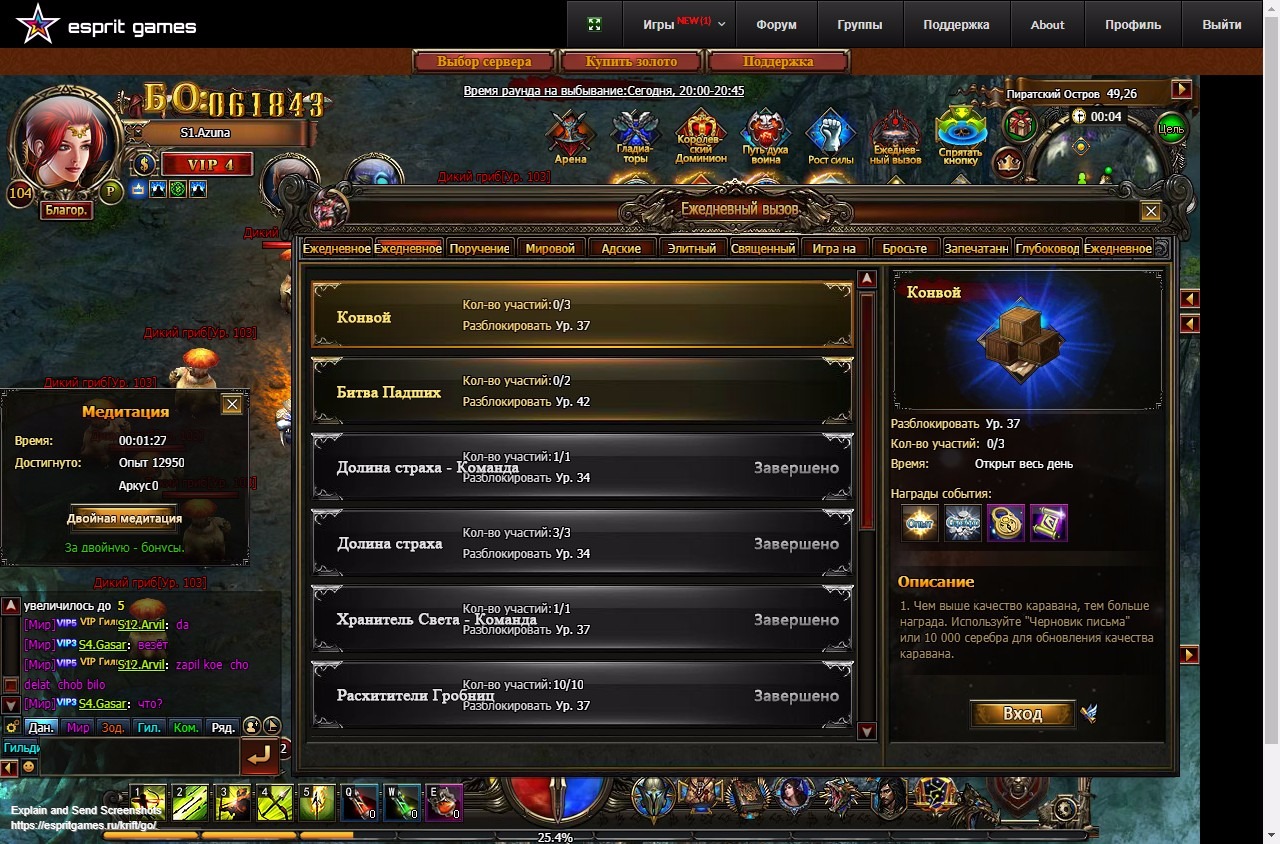Activate Двойная медитация button
Viewport: 1280px width, 844px height.
[x=124, y=519]
